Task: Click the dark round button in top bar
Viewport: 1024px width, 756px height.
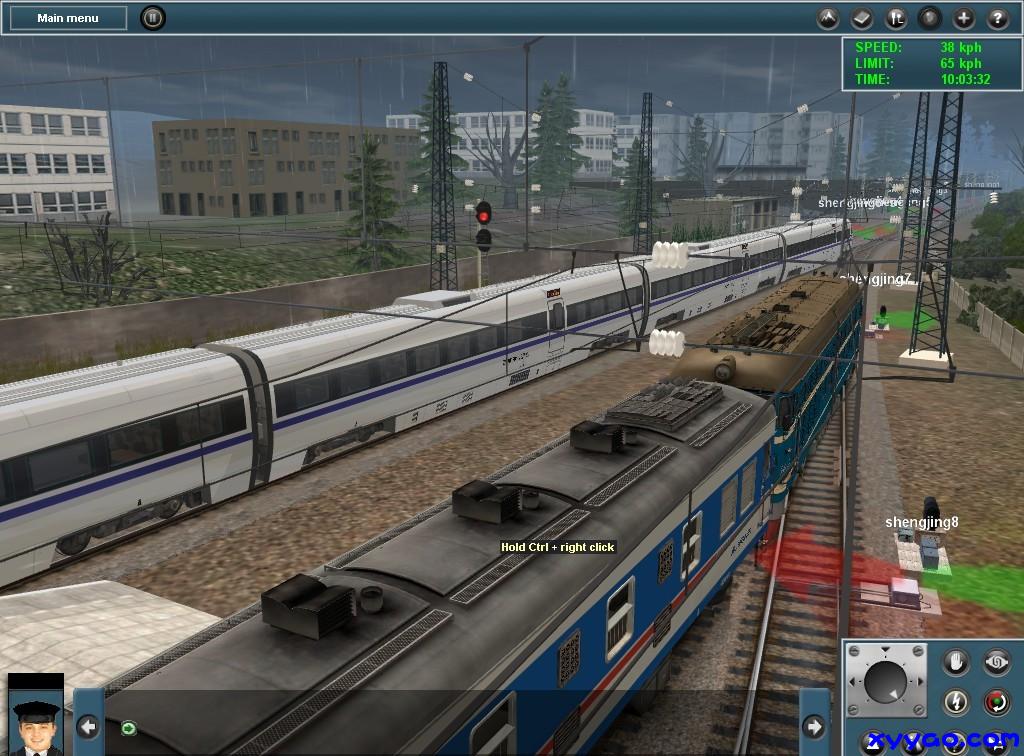Action: pyautogui.click(x=930, y=18)
